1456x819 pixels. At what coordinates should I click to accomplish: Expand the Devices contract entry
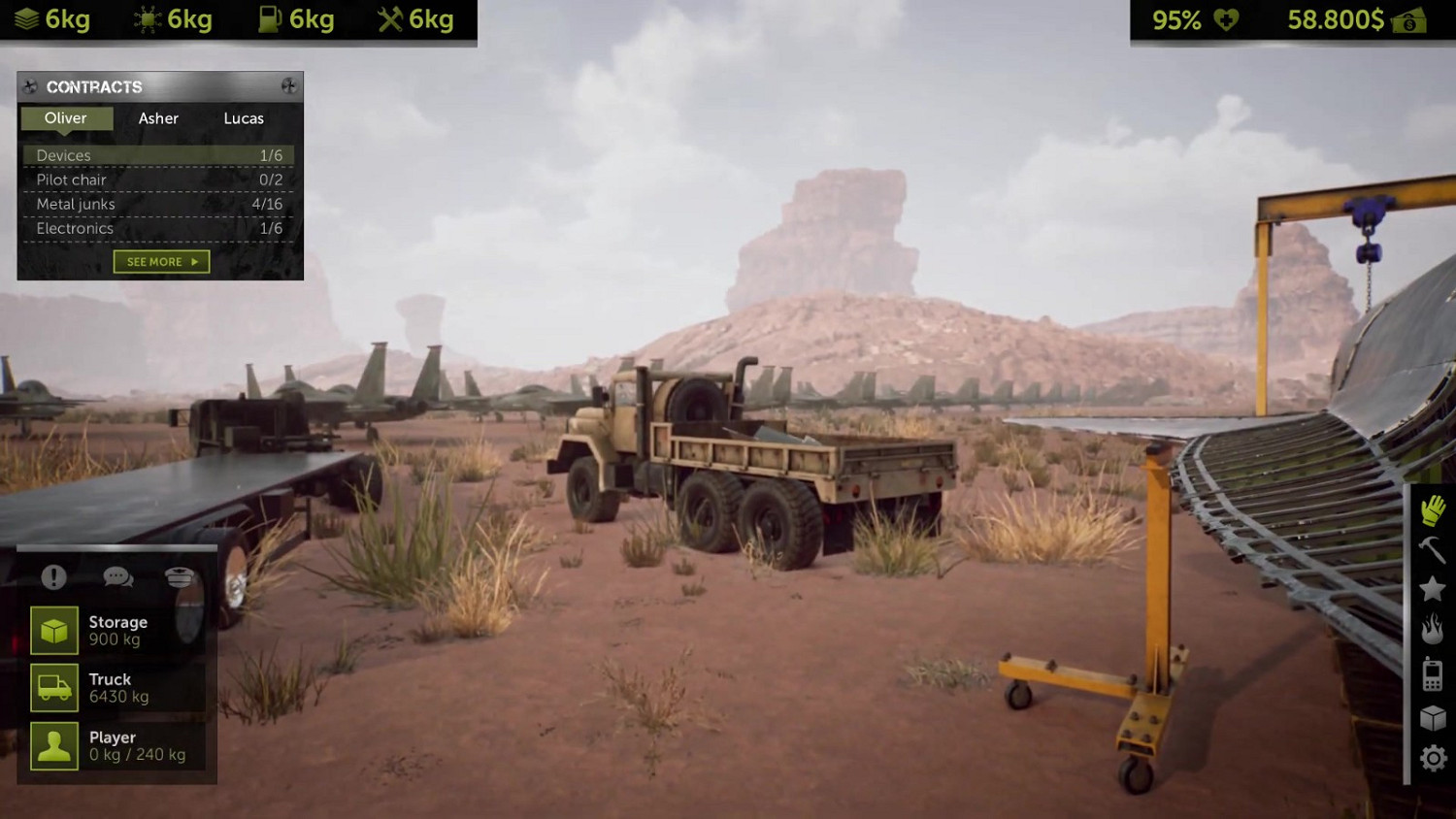point(158,155)
